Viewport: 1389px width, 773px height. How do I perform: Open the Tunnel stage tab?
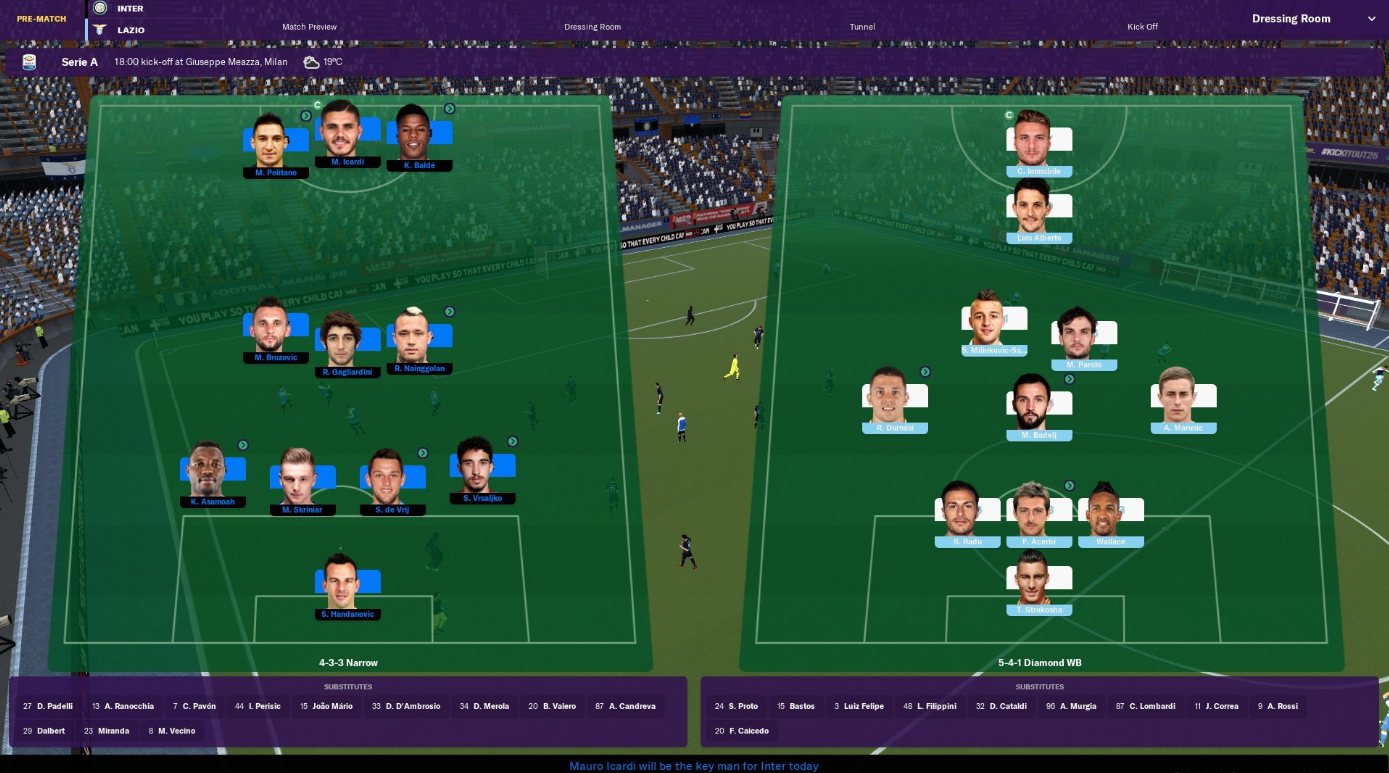pos(861,27)
